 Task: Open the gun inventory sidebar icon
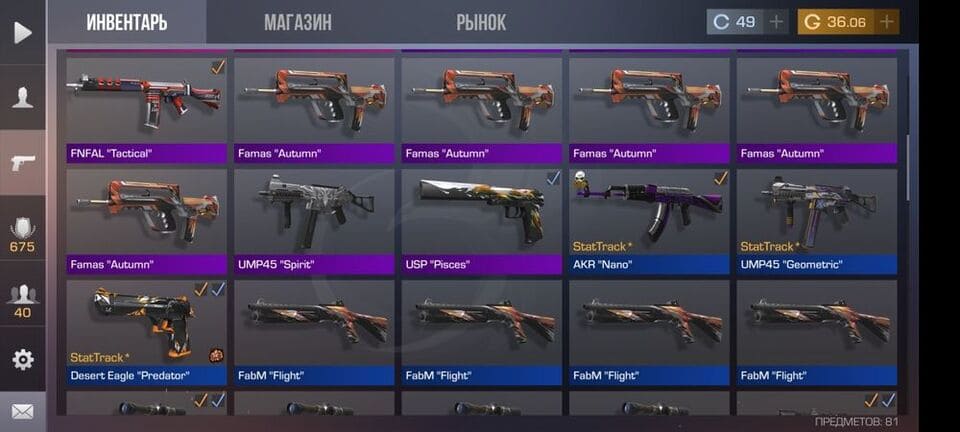[22, 162]
